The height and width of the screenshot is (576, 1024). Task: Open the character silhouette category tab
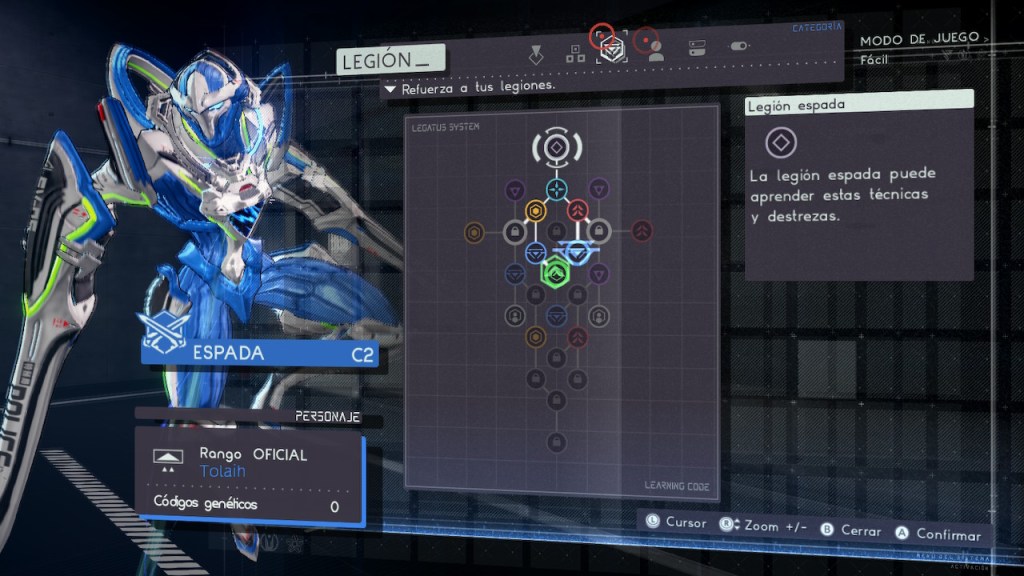656,52
